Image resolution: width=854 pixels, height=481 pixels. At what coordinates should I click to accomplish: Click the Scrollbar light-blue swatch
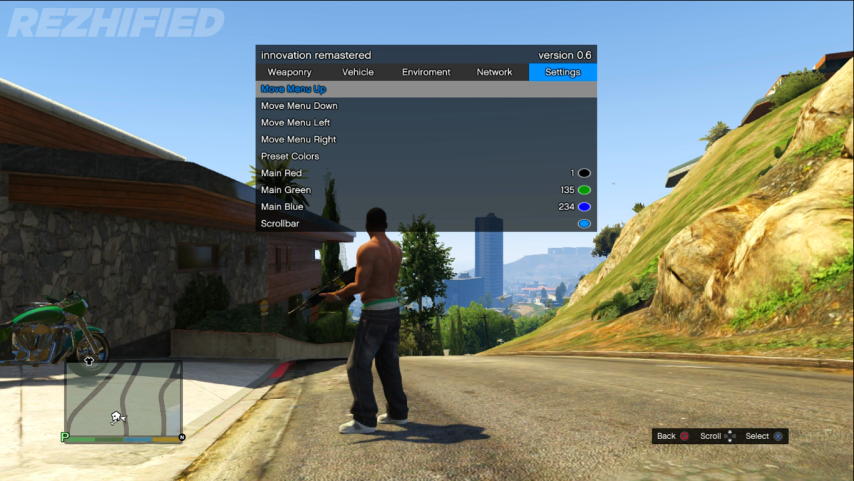click(x=584, y=224)
